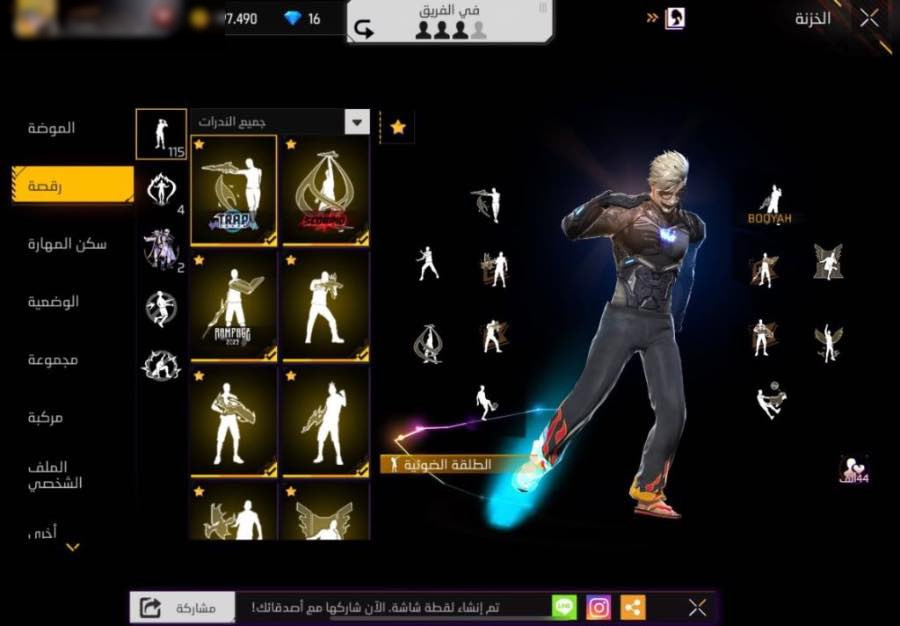Open the سكن المهارة skill skin section
Screen dimensions: 900x626
pyautogui.click(x=67, y=244)
